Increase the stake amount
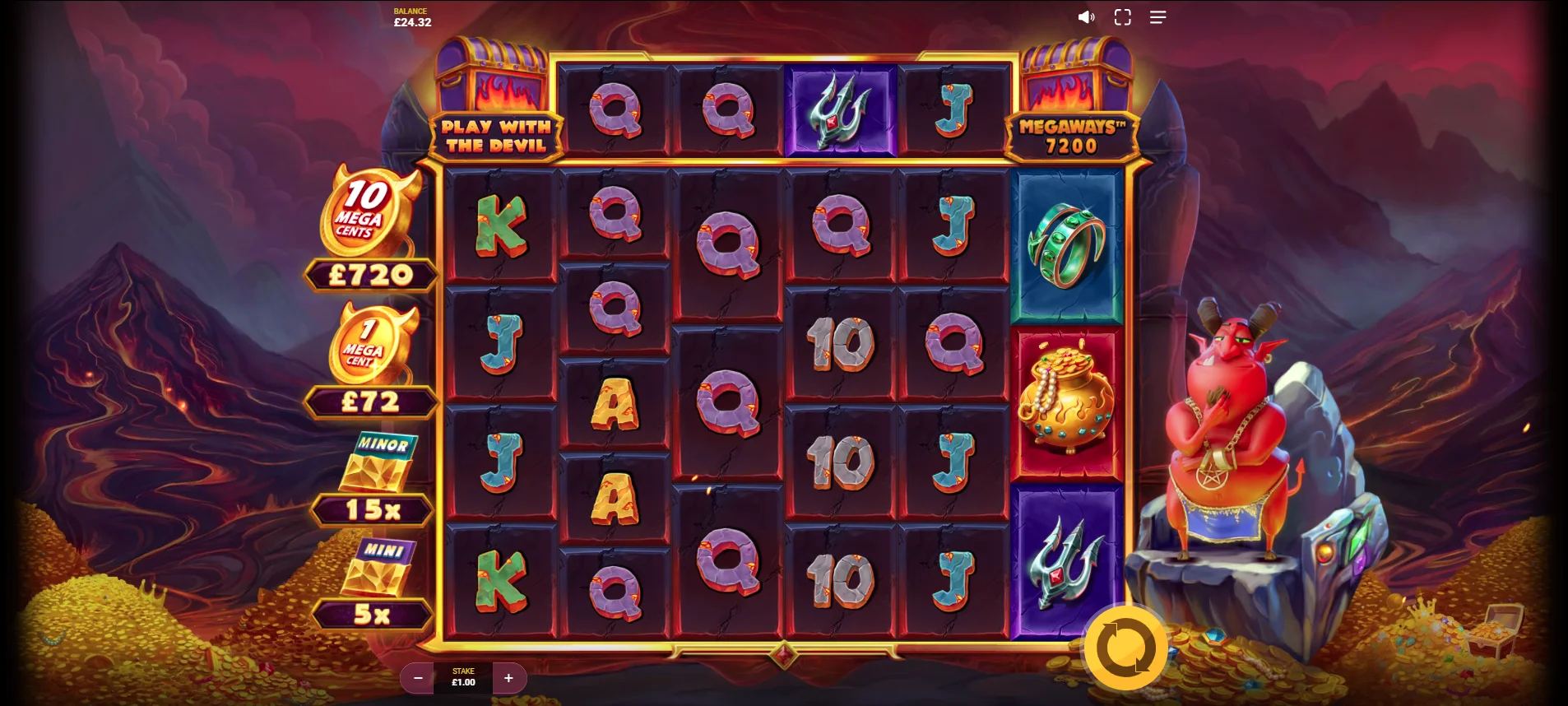The height and width of the screenshot is (706, 1568). click(x=508, y=678)
